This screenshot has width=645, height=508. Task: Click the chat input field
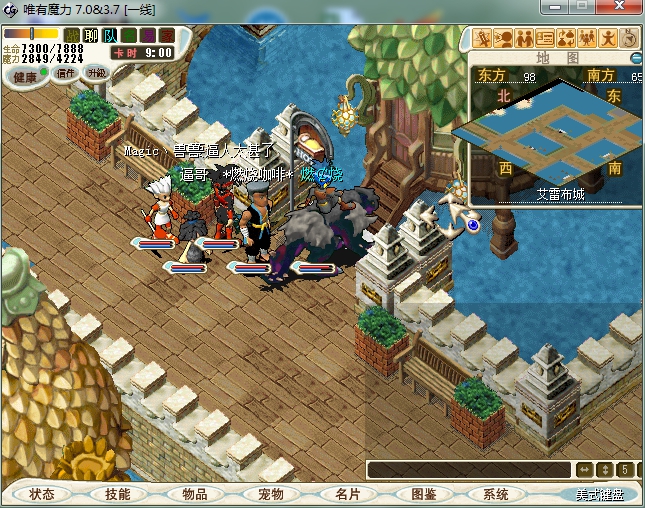(468, 469)
